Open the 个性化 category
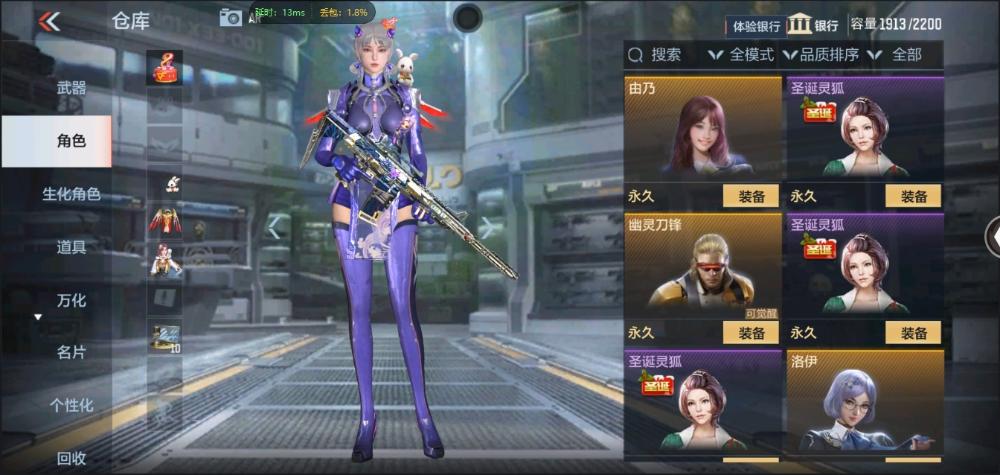Image resolution: width=1000 pixels, height=475 pixels. click(71, 405)
